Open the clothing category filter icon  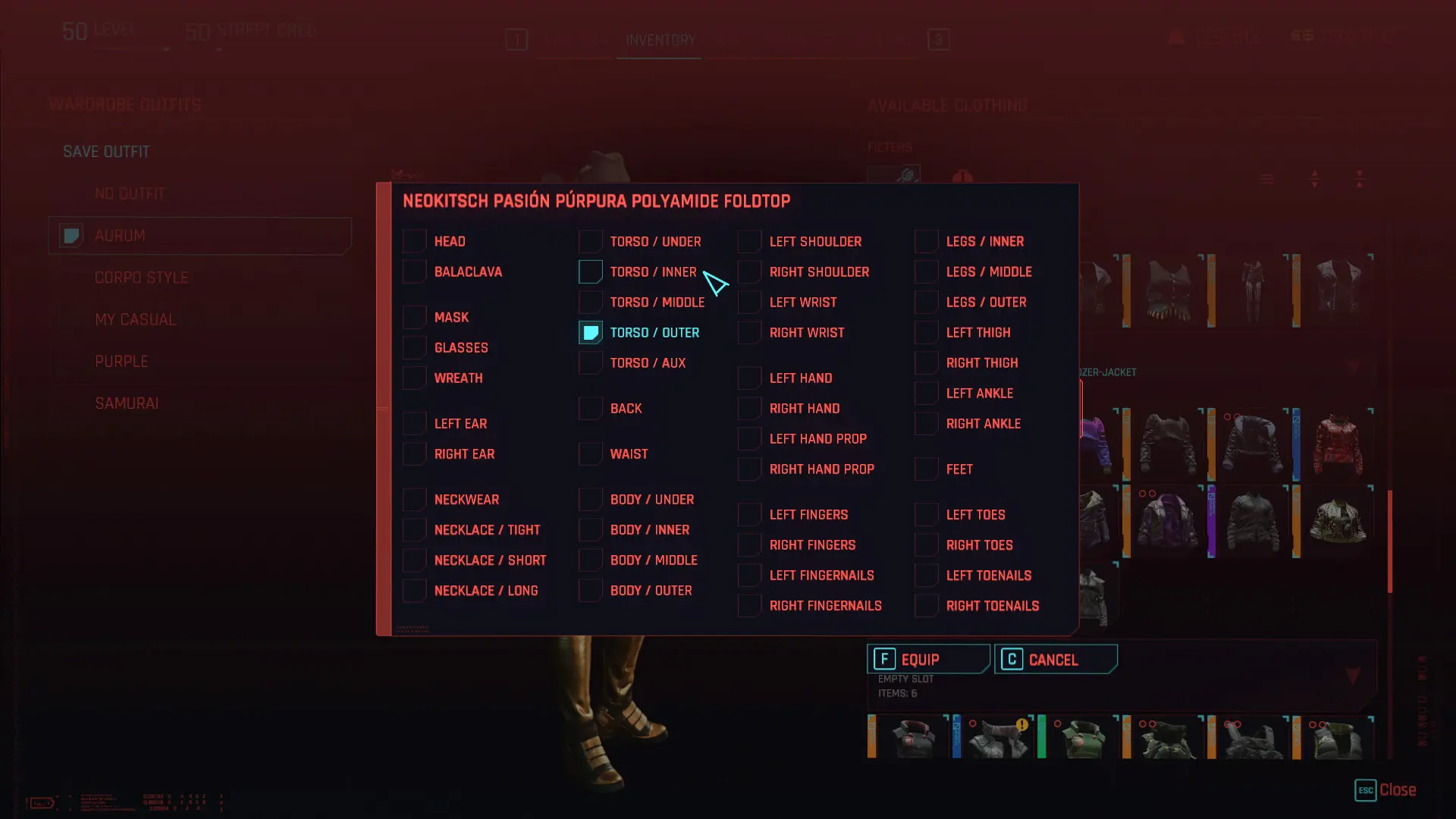coord(962,175)
